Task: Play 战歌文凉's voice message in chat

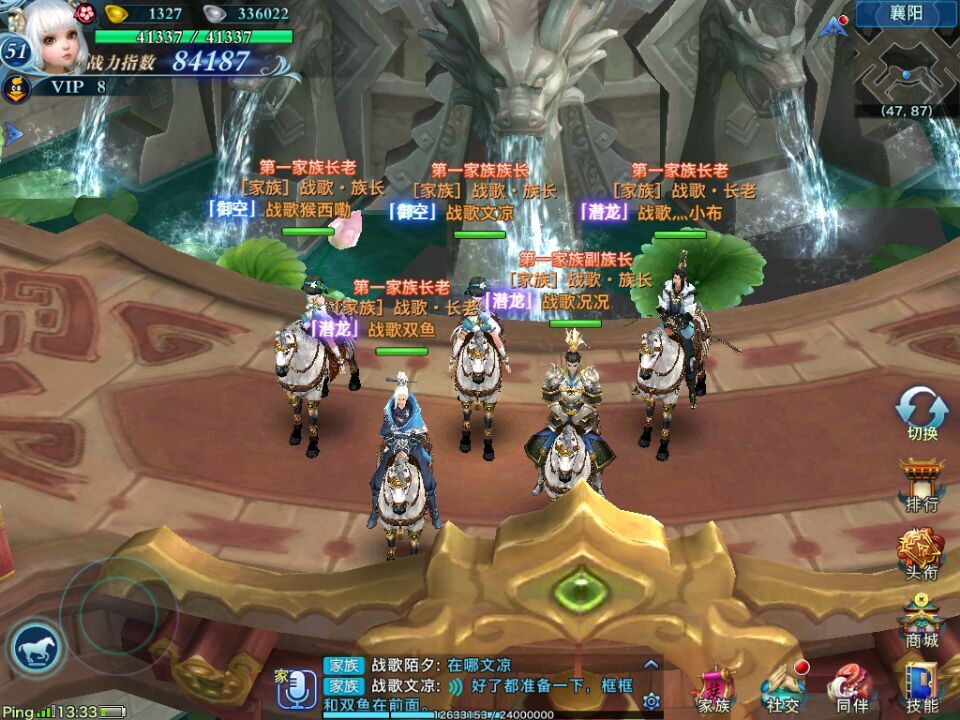Action: (455, 686)
